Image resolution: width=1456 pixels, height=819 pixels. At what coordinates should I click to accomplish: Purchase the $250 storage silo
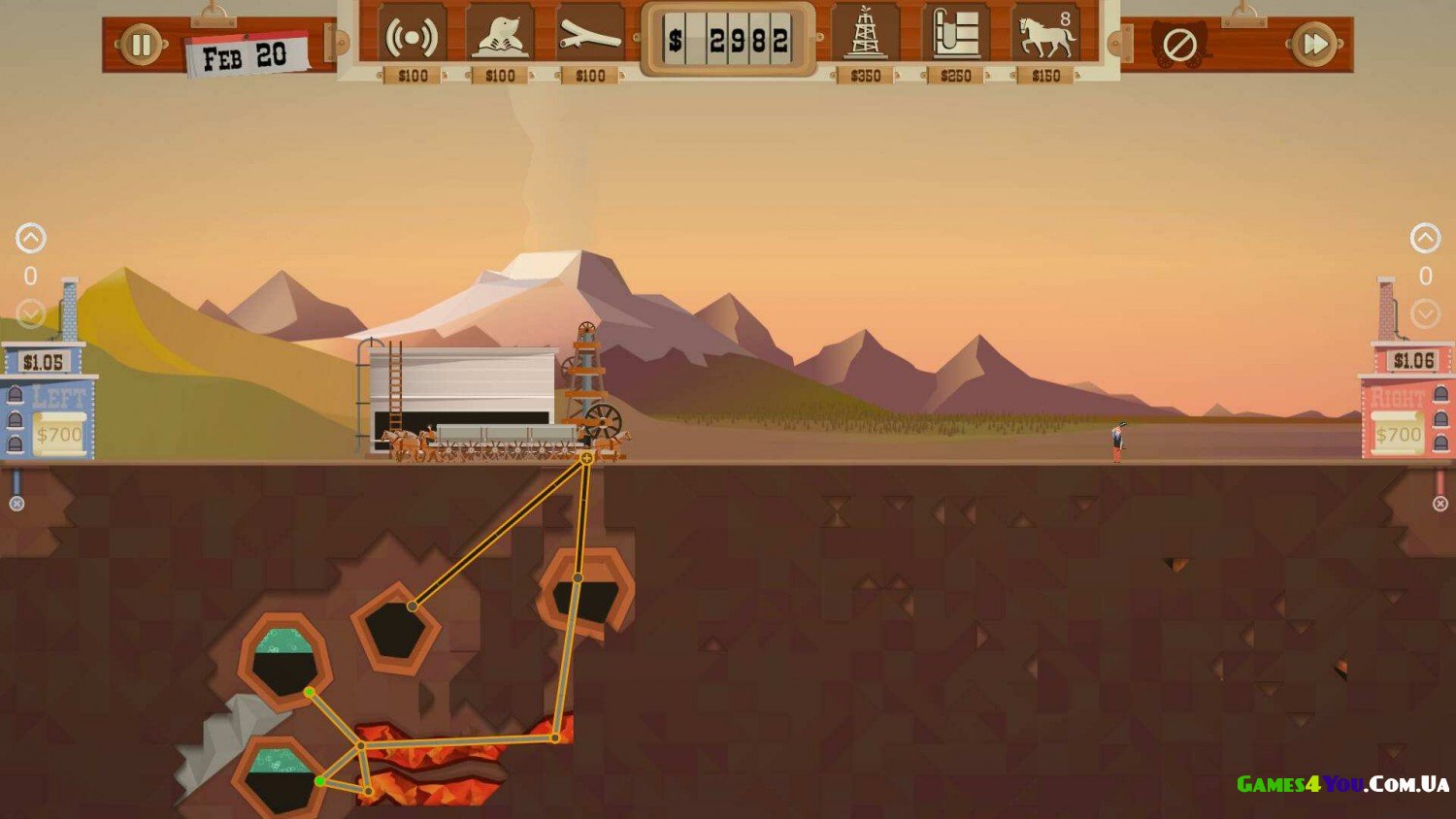click(x=955, y=37)
